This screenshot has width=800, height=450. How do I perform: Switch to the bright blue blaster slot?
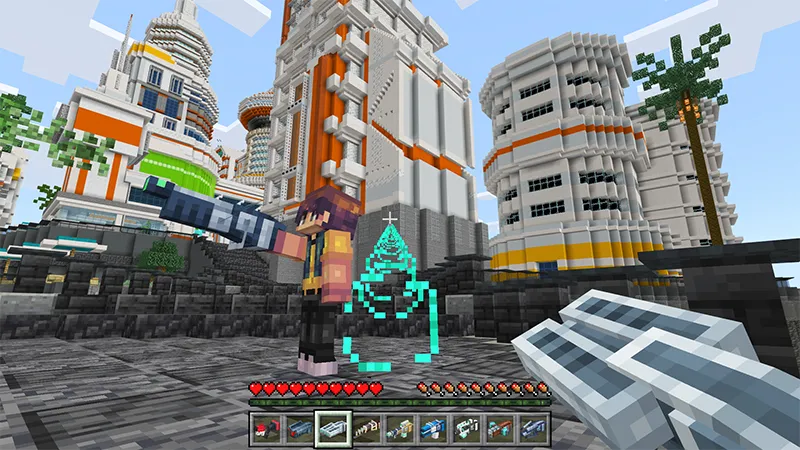click(433, 429)
